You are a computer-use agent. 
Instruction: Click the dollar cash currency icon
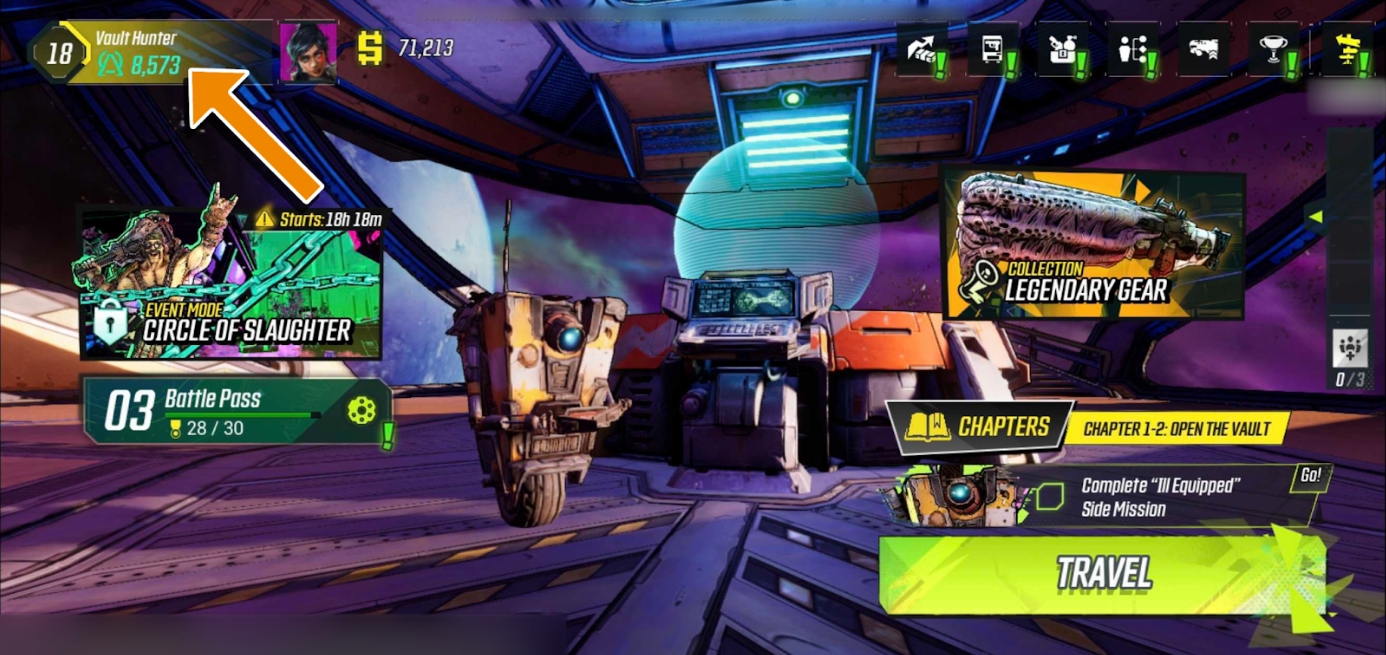pos(371,48)
